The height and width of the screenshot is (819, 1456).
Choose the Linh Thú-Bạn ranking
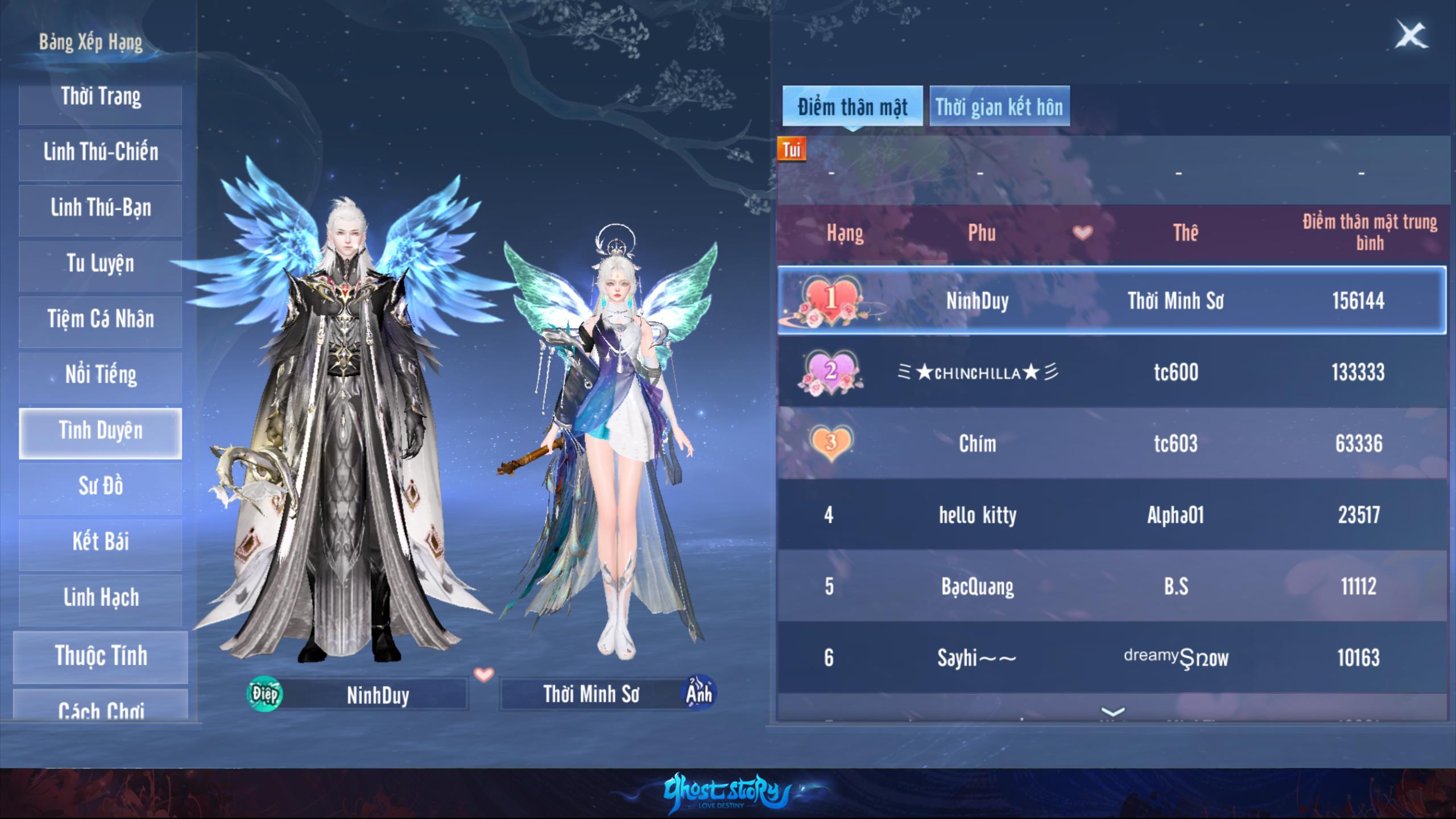(101, 209)
